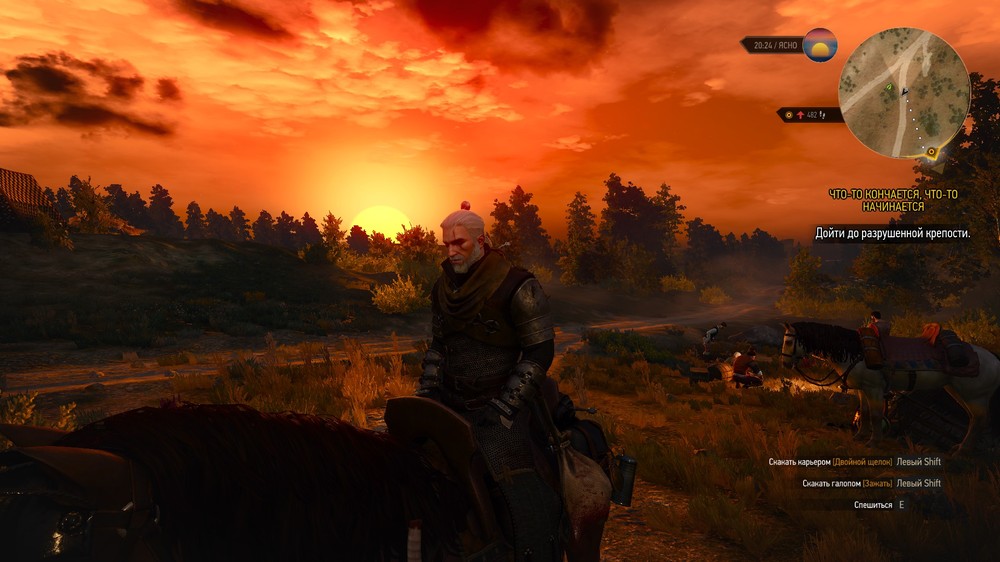Select the yellow quest marker on minimap edge
1000x562 pixels.
[x=932, y=152]
